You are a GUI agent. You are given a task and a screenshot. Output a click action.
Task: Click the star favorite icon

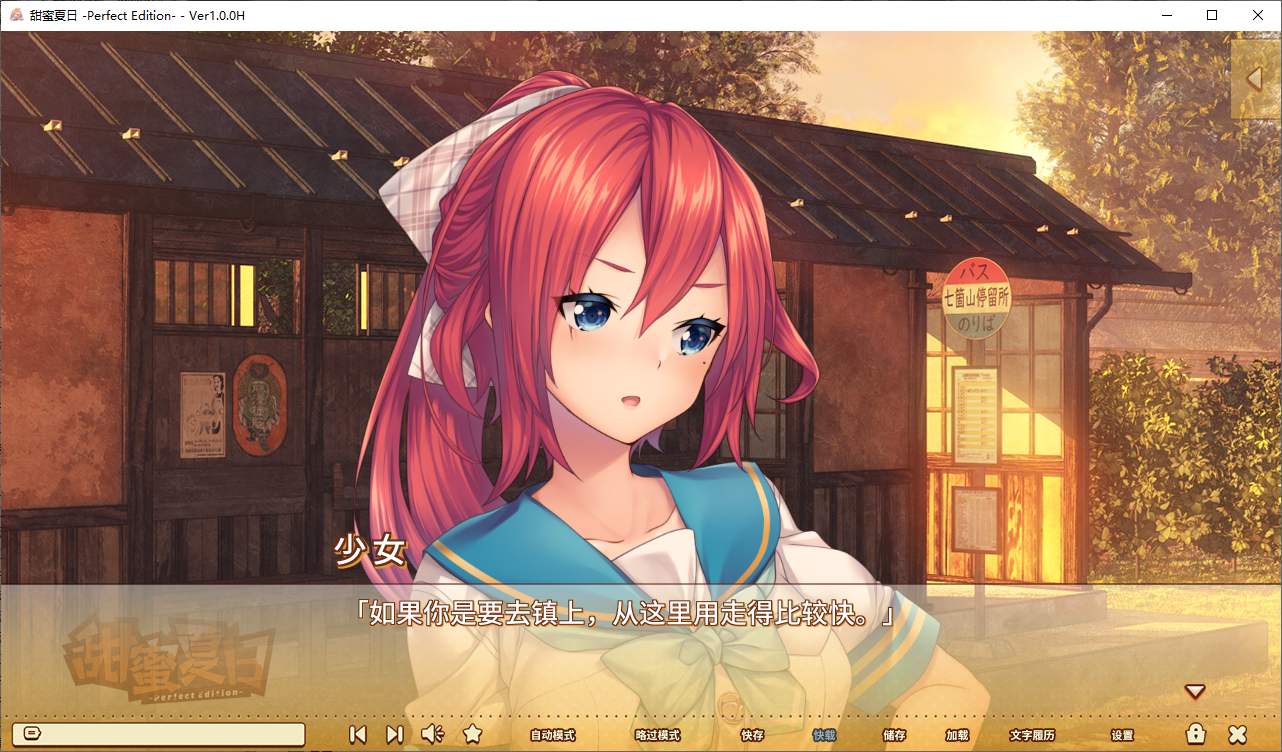(x=473, y=734)
